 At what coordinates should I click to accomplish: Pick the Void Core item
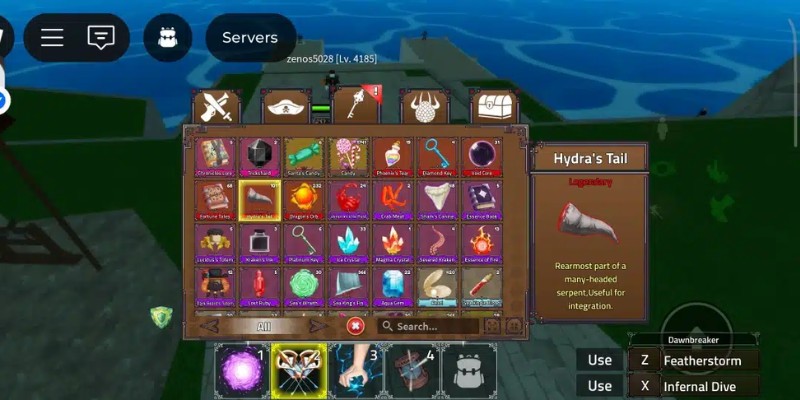click(x=481, y=156)
